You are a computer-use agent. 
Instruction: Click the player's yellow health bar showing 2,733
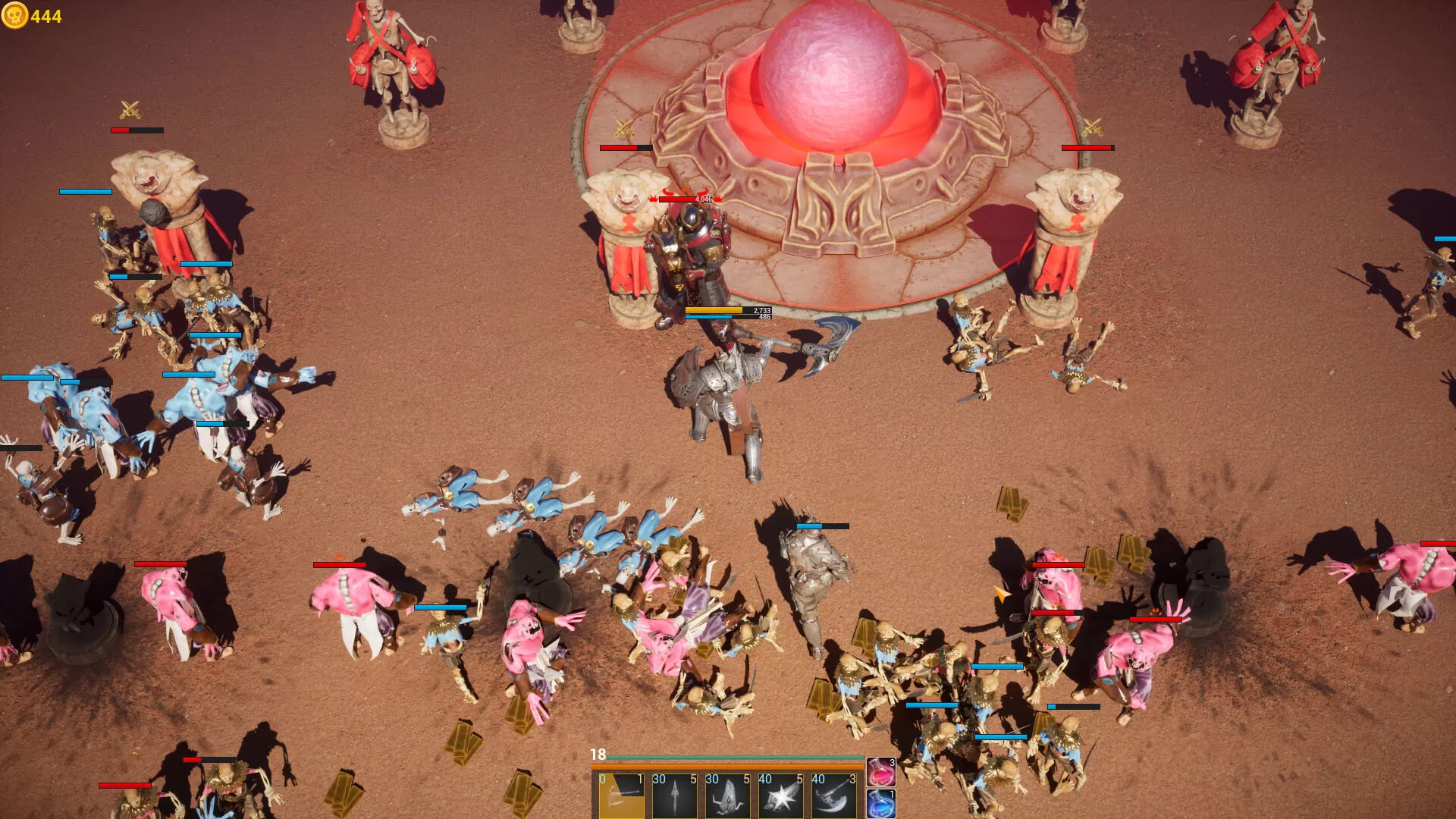pyautogui.click(x=713, y=311)
